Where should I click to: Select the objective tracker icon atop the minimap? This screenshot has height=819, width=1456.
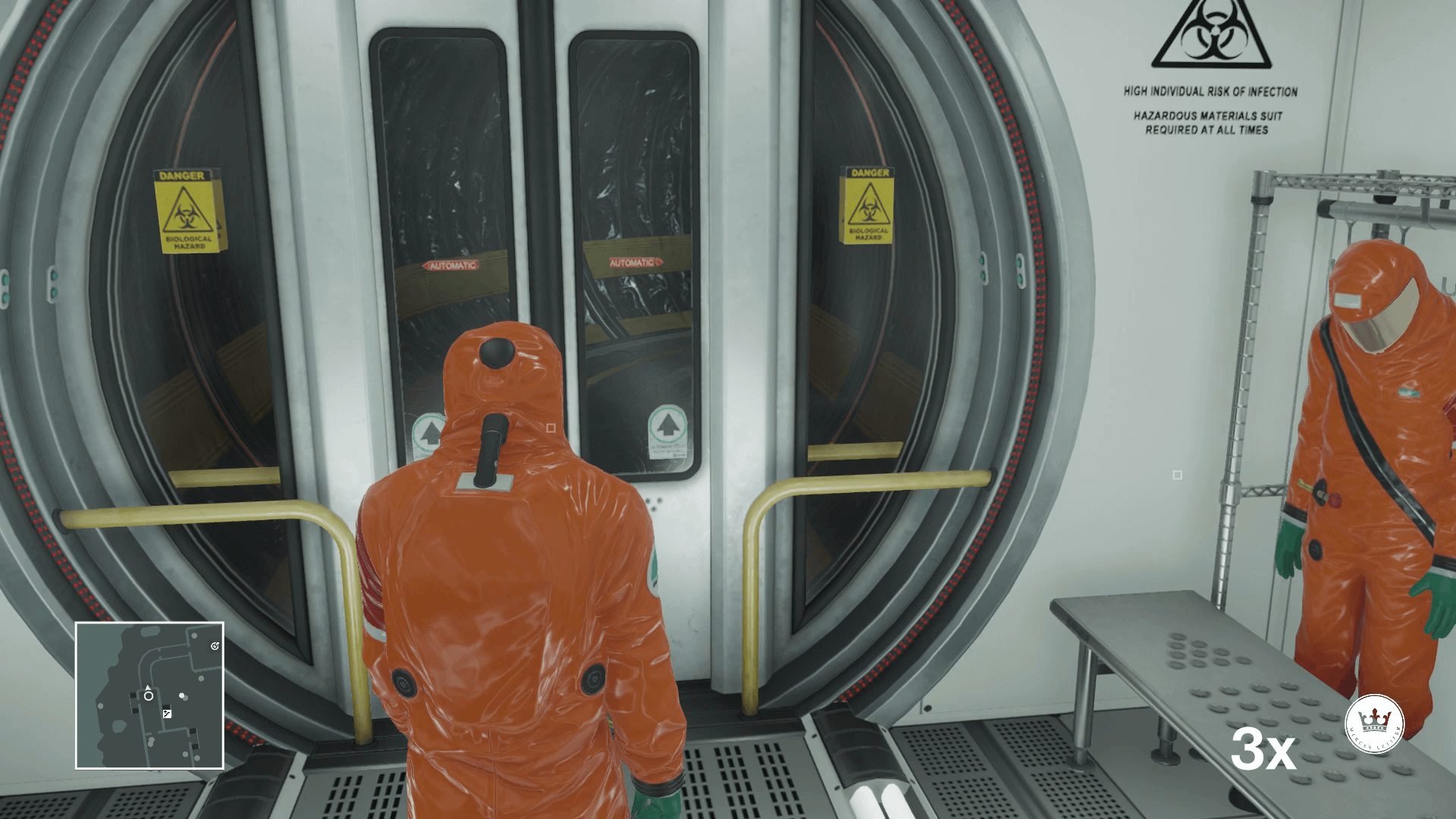215,646
